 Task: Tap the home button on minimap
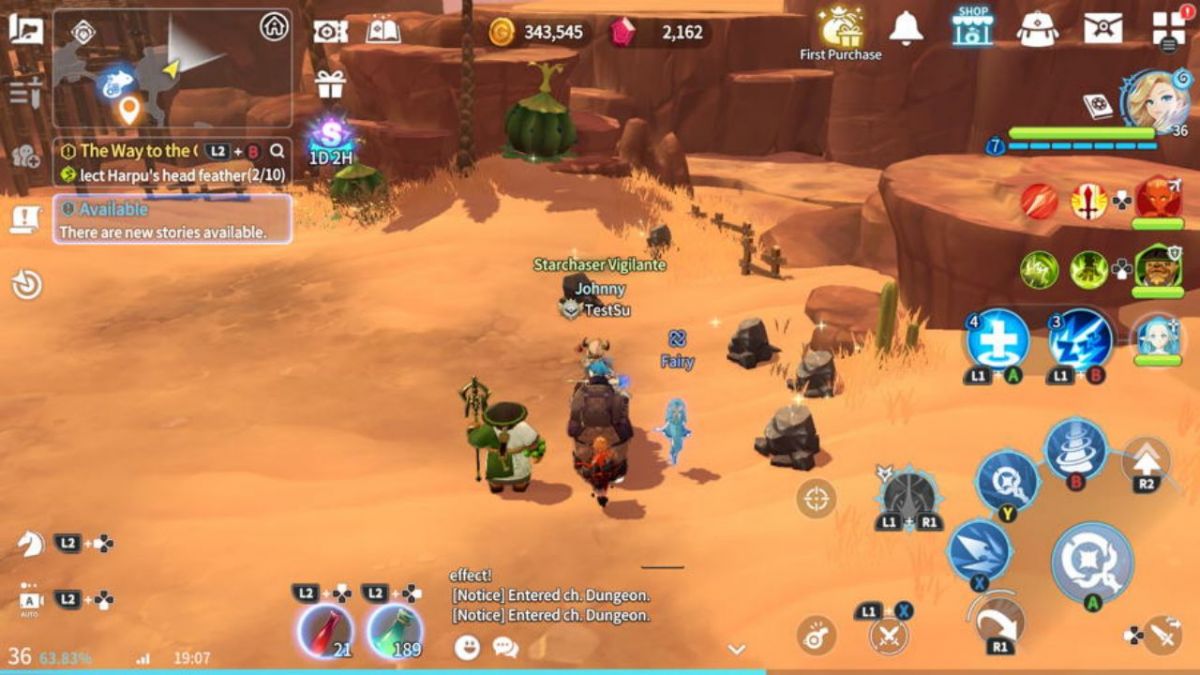pos(273,27)
